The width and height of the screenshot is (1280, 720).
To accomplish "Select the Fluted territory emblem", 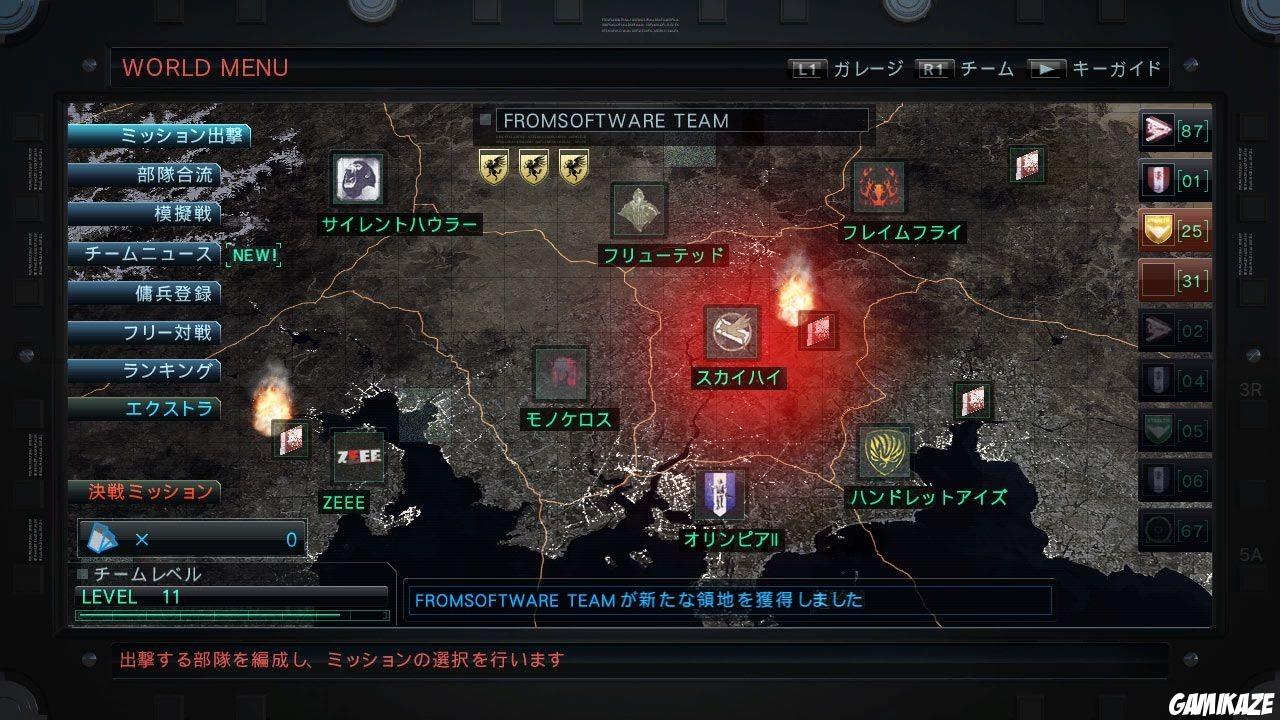I will click(x=638, y=208).
